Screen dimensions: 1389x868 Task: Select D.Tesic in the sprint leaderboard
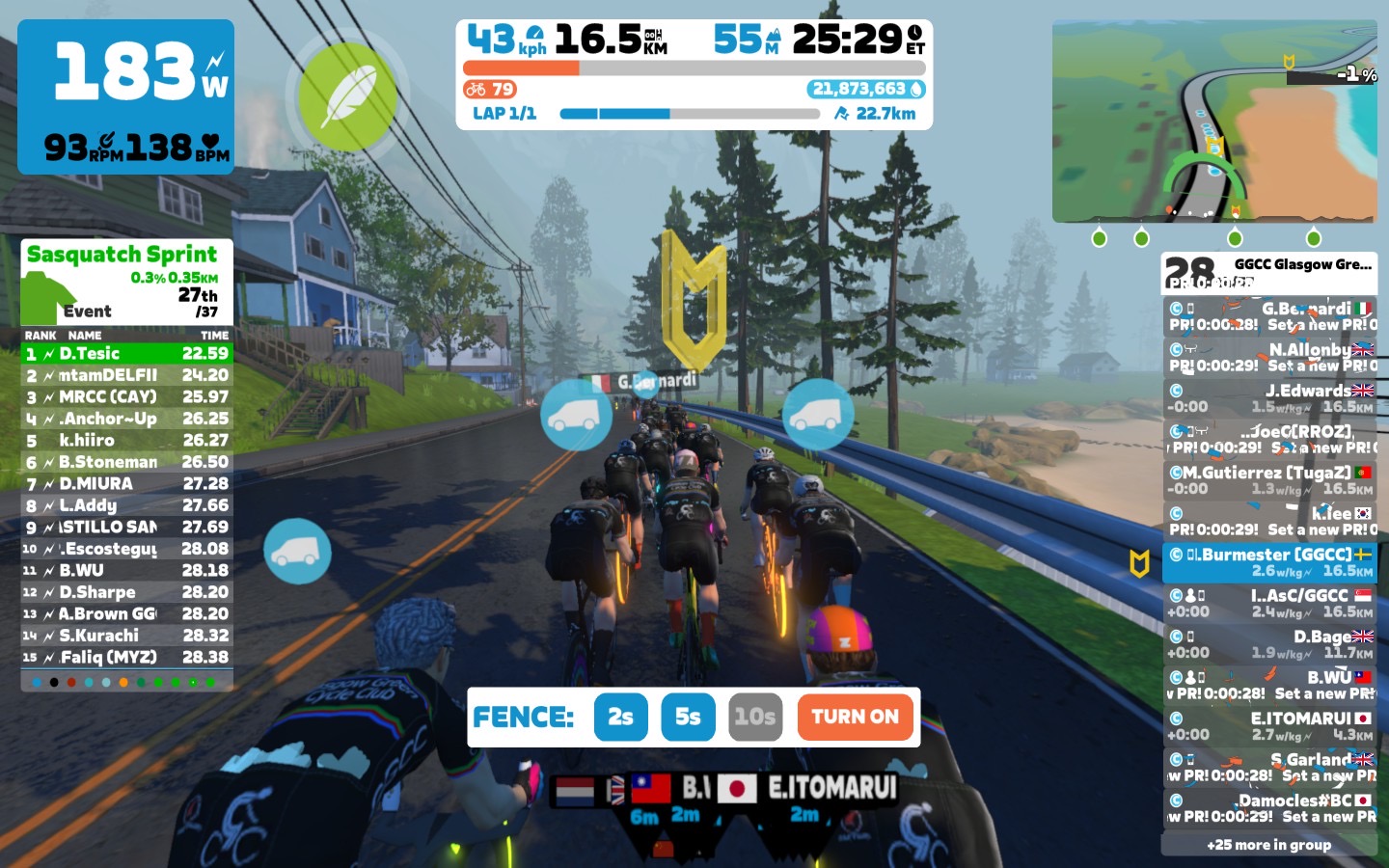click(126, 354)
